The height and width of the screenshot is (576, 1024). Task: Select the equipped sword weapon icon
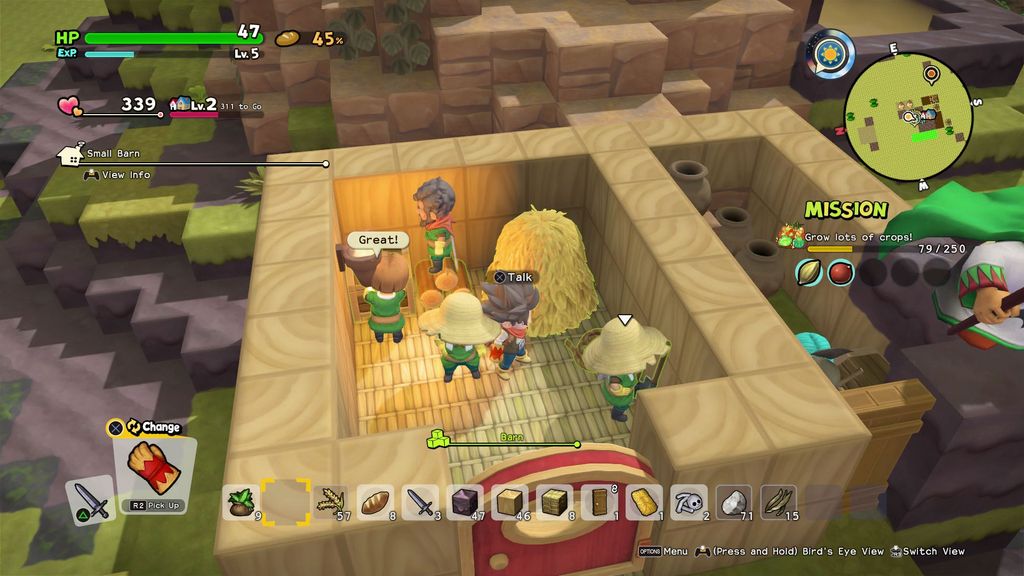pos(91,499)
